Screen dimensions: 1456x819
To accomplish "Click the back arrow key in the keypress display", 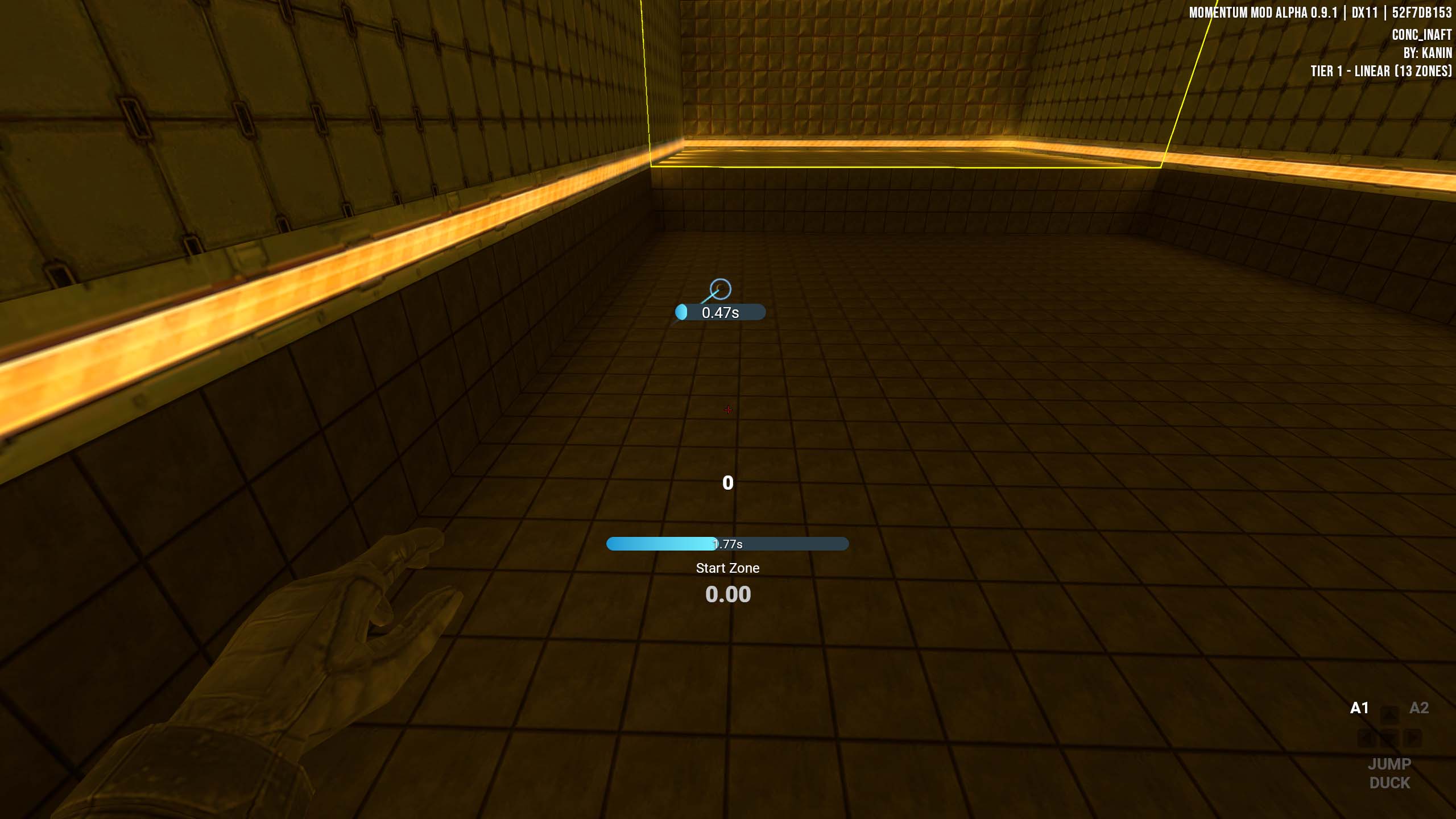I will [1391, 738].
